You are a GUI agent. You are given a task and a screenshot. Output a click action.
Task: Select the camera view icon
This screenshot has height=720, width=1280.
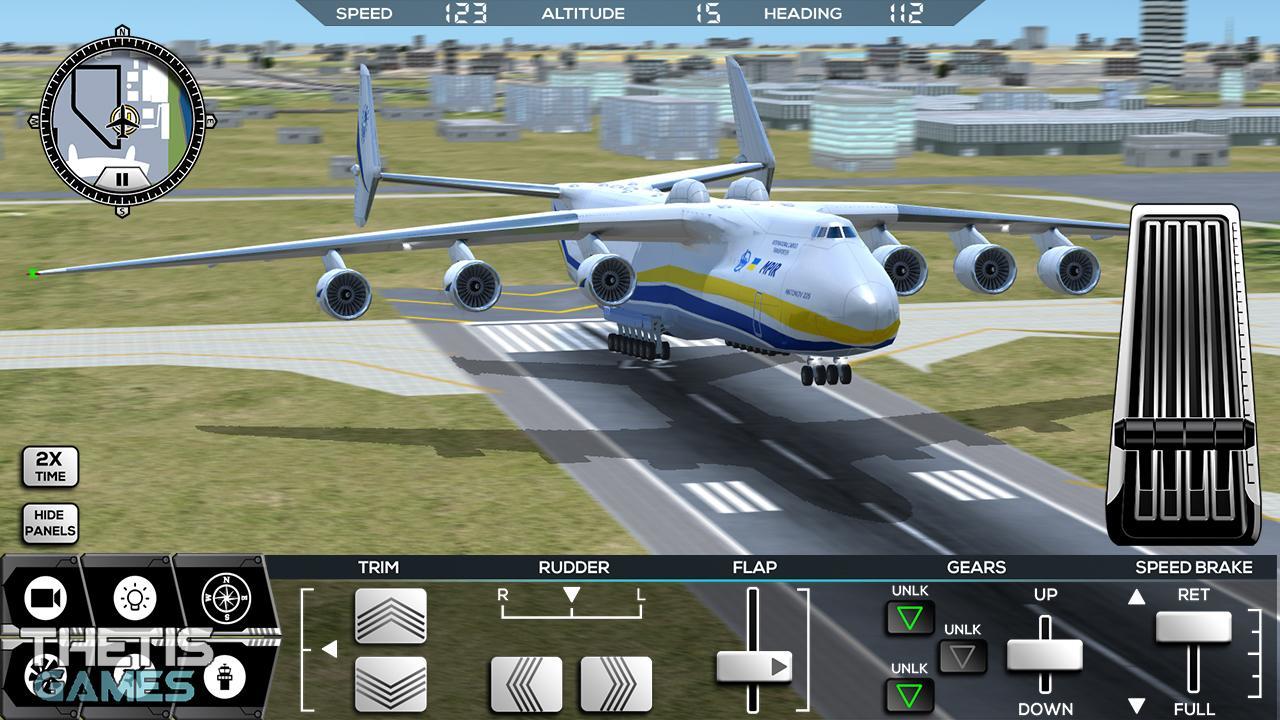(x=43, y=598)
